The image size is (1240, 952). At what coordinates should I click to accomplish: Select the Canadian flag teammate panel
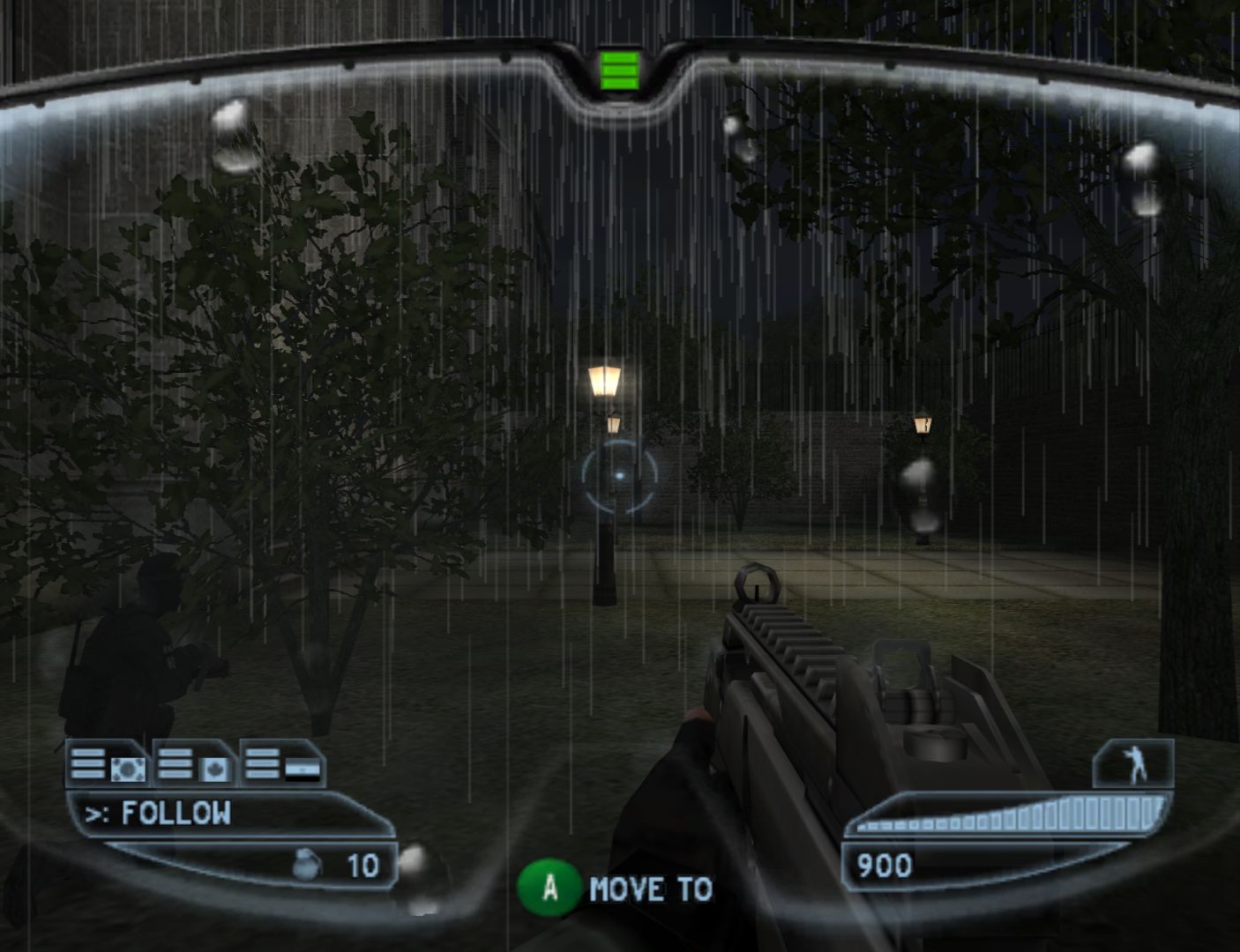(196, 765)
